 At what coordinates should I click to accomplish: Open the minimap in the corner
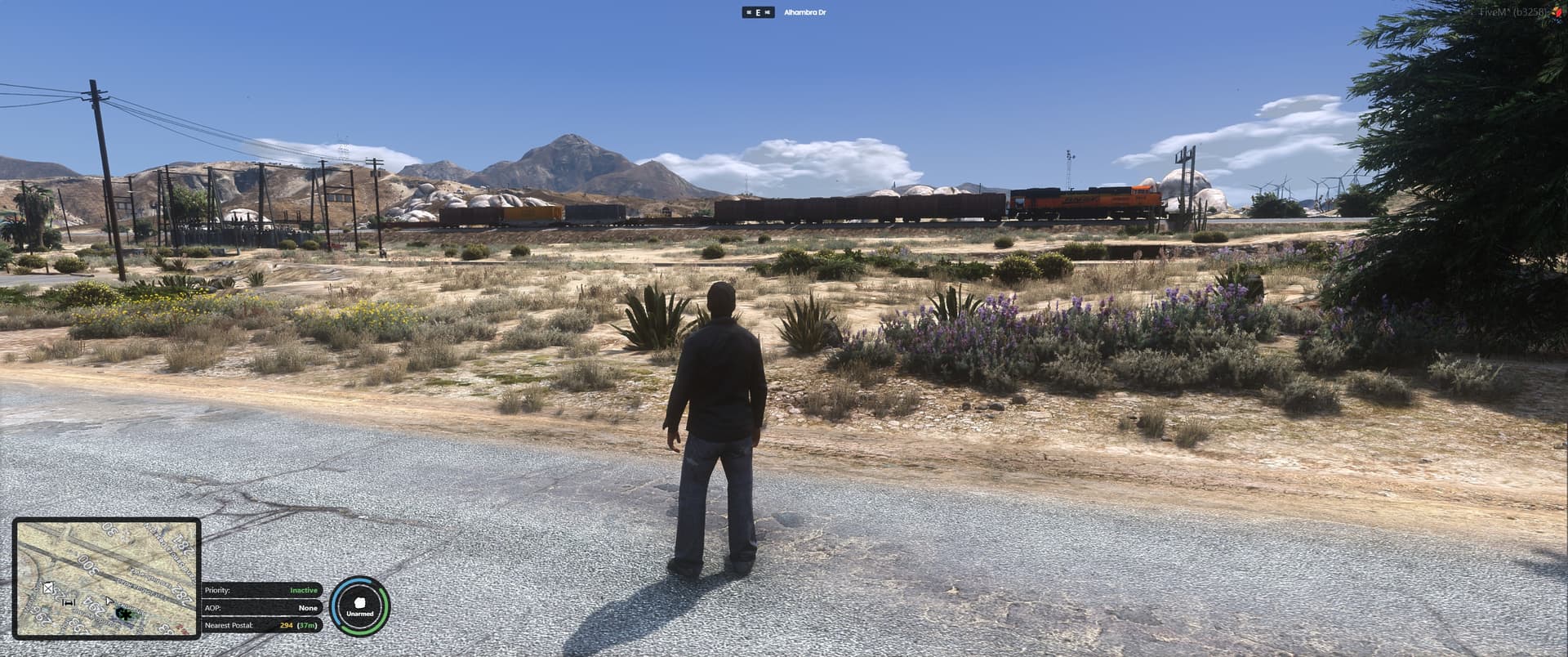(106, 578)
